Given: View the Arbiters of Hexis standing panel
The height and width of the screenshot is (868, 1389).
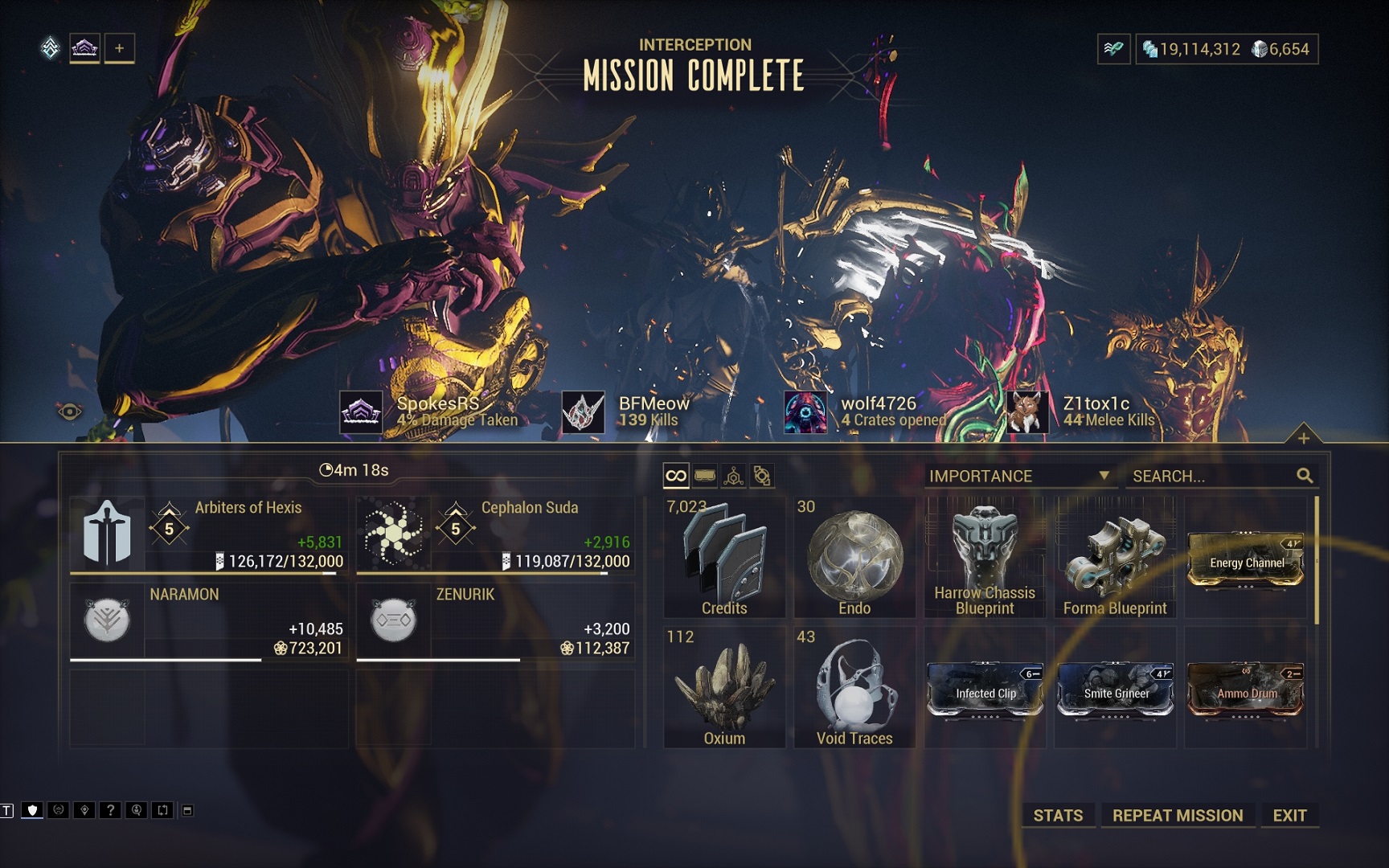Looking at the screenshot, I should pos(209,534).
